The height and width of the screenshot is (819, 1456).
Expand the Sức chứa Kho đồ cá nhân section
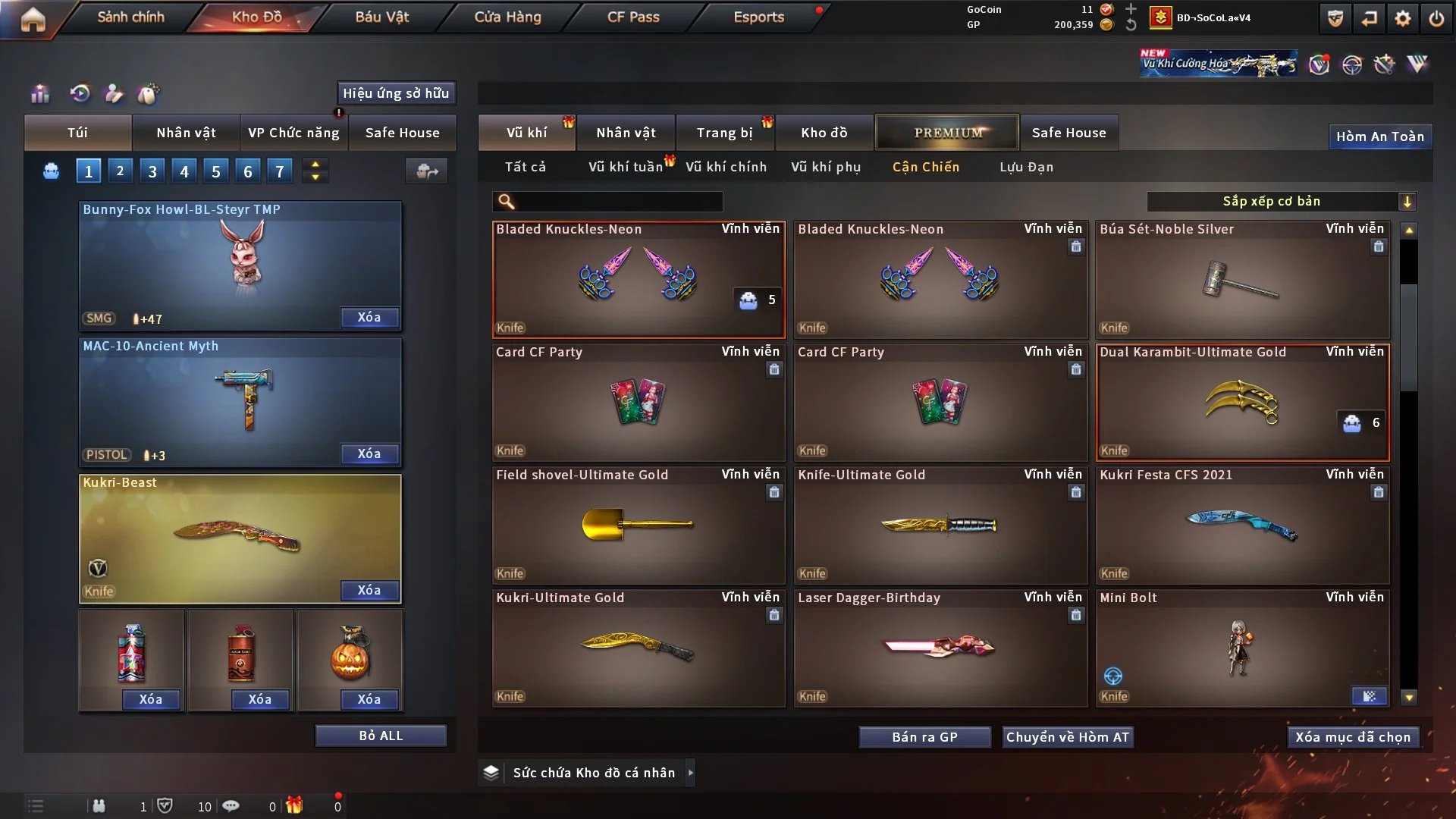pyautogui.click(x=690, y=773)
